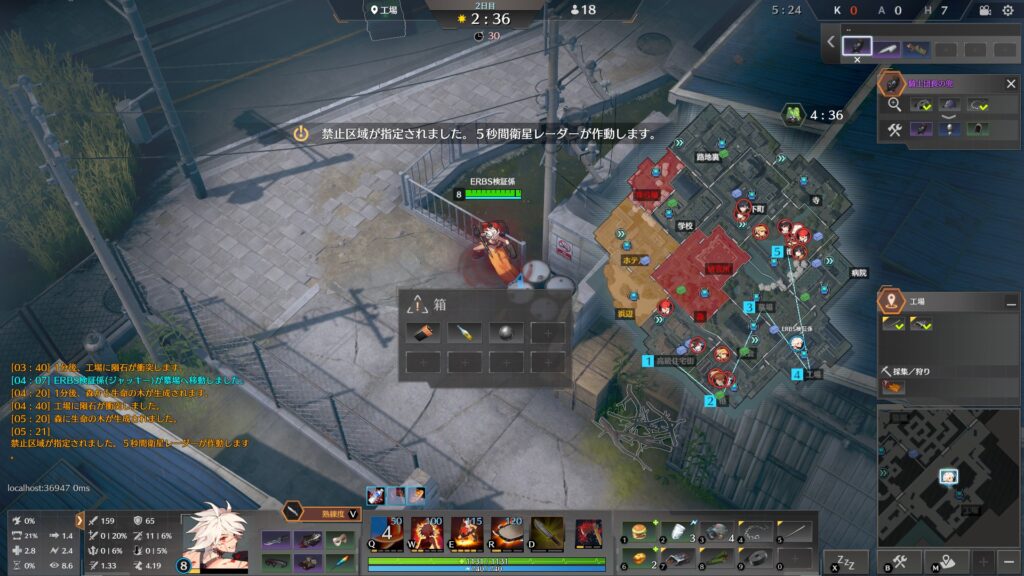Minimize the Factory area panel
Viewport: 1024px width, 576px height.
1010,300
